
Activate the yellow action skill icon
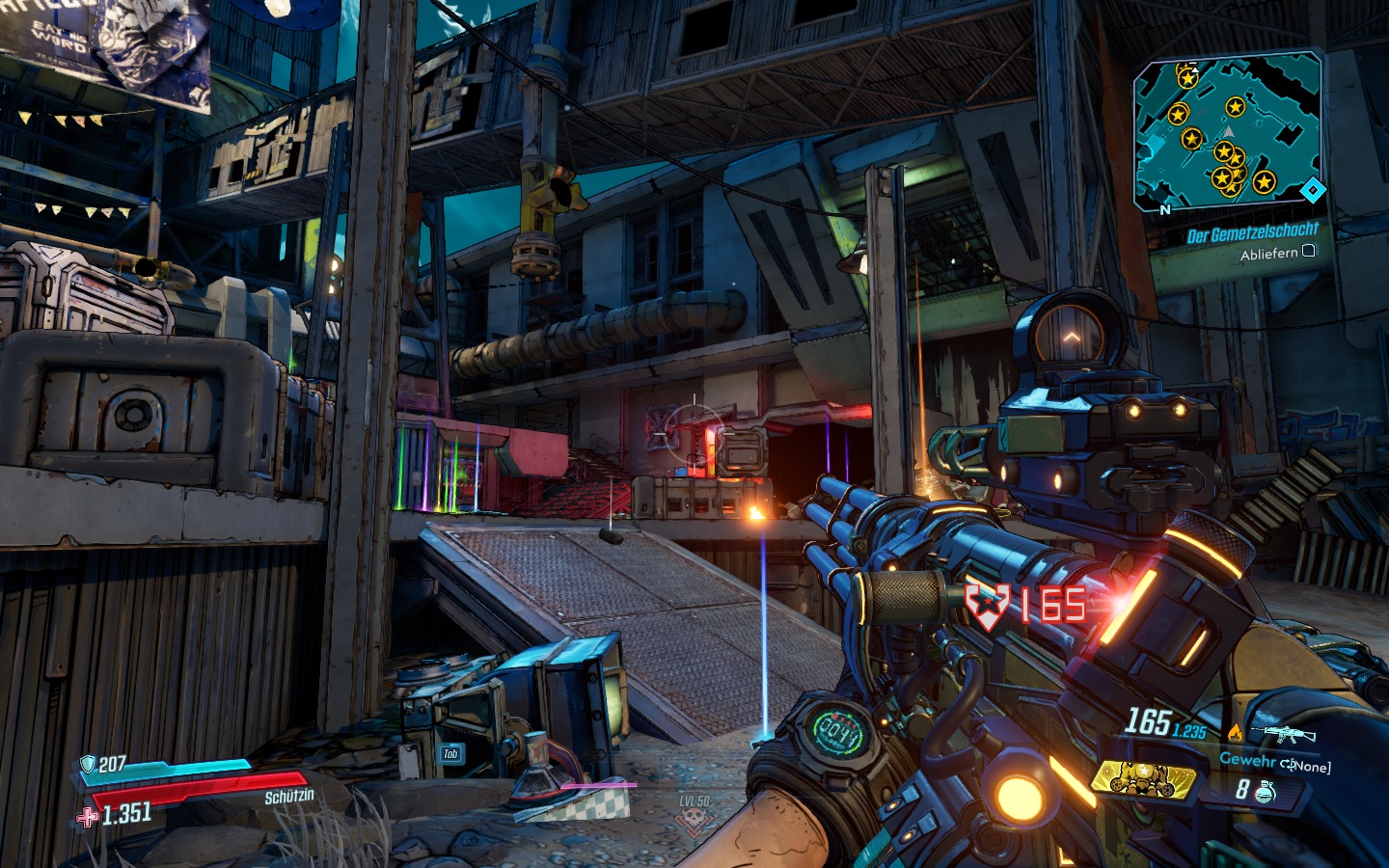coord(1144,777)
